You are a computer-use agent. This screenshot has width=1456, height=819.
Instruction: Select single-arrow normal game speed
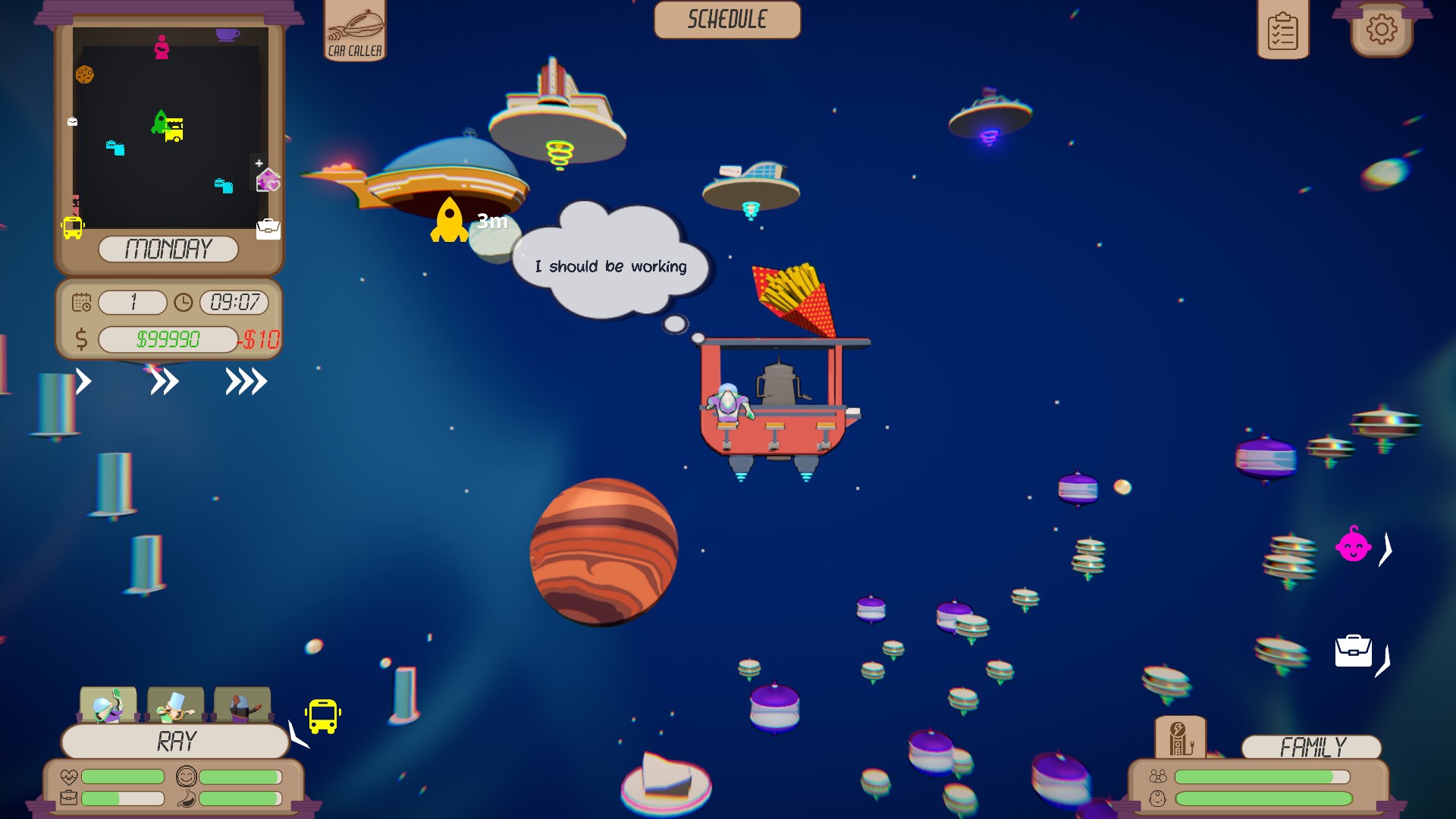point(83,381)
